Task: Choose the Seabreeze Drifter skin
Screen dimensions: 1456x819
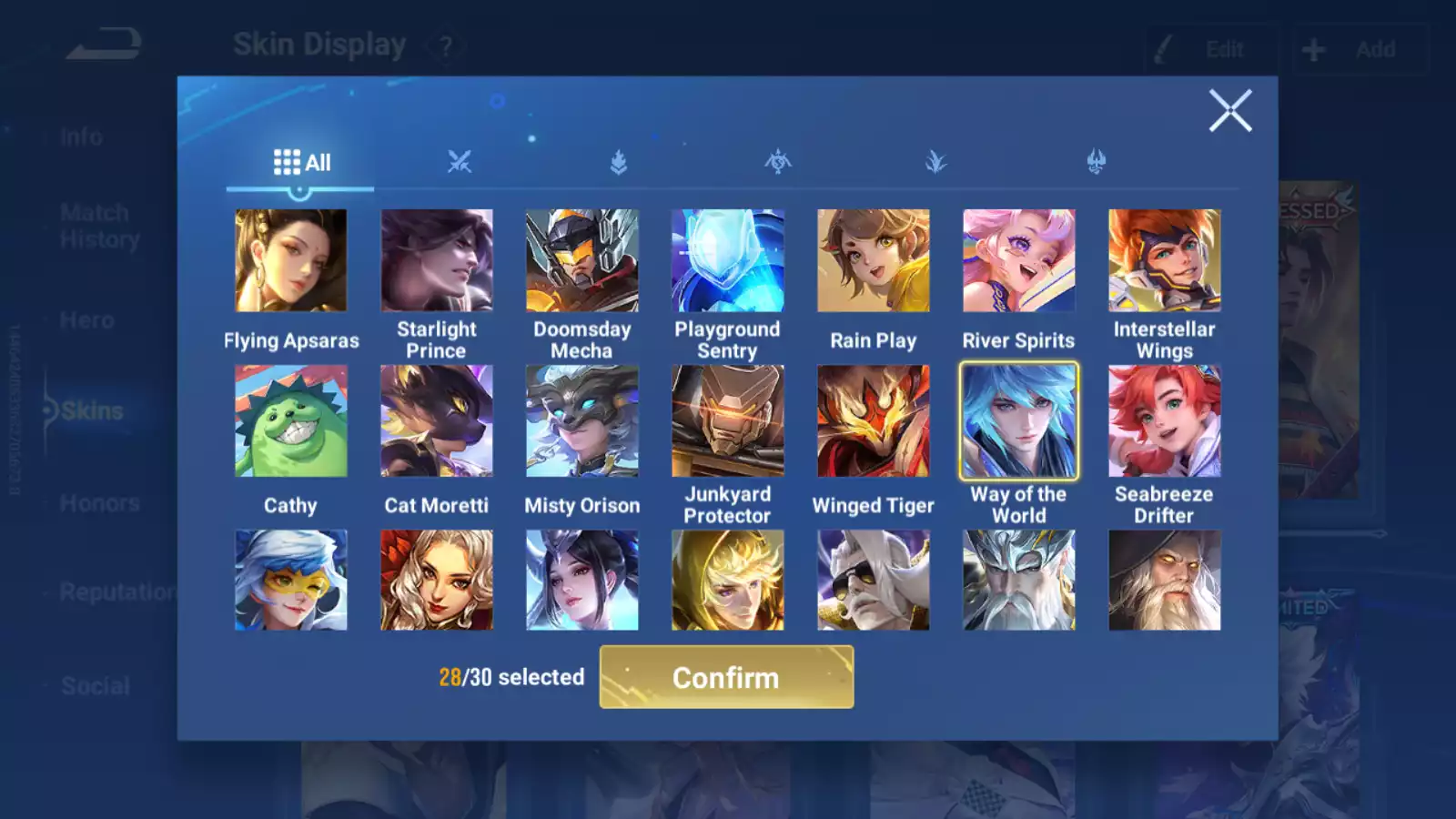Action: point(1164,421)
